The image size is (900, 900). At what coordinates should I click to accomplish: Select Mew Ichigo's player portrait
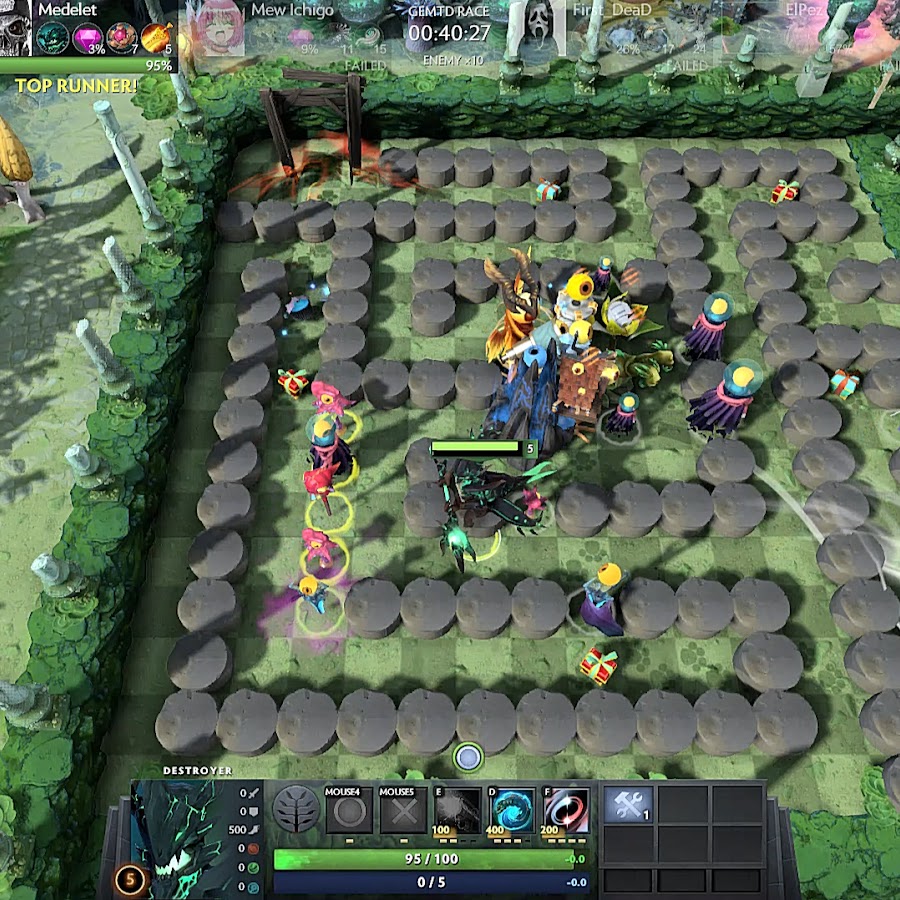215,27
